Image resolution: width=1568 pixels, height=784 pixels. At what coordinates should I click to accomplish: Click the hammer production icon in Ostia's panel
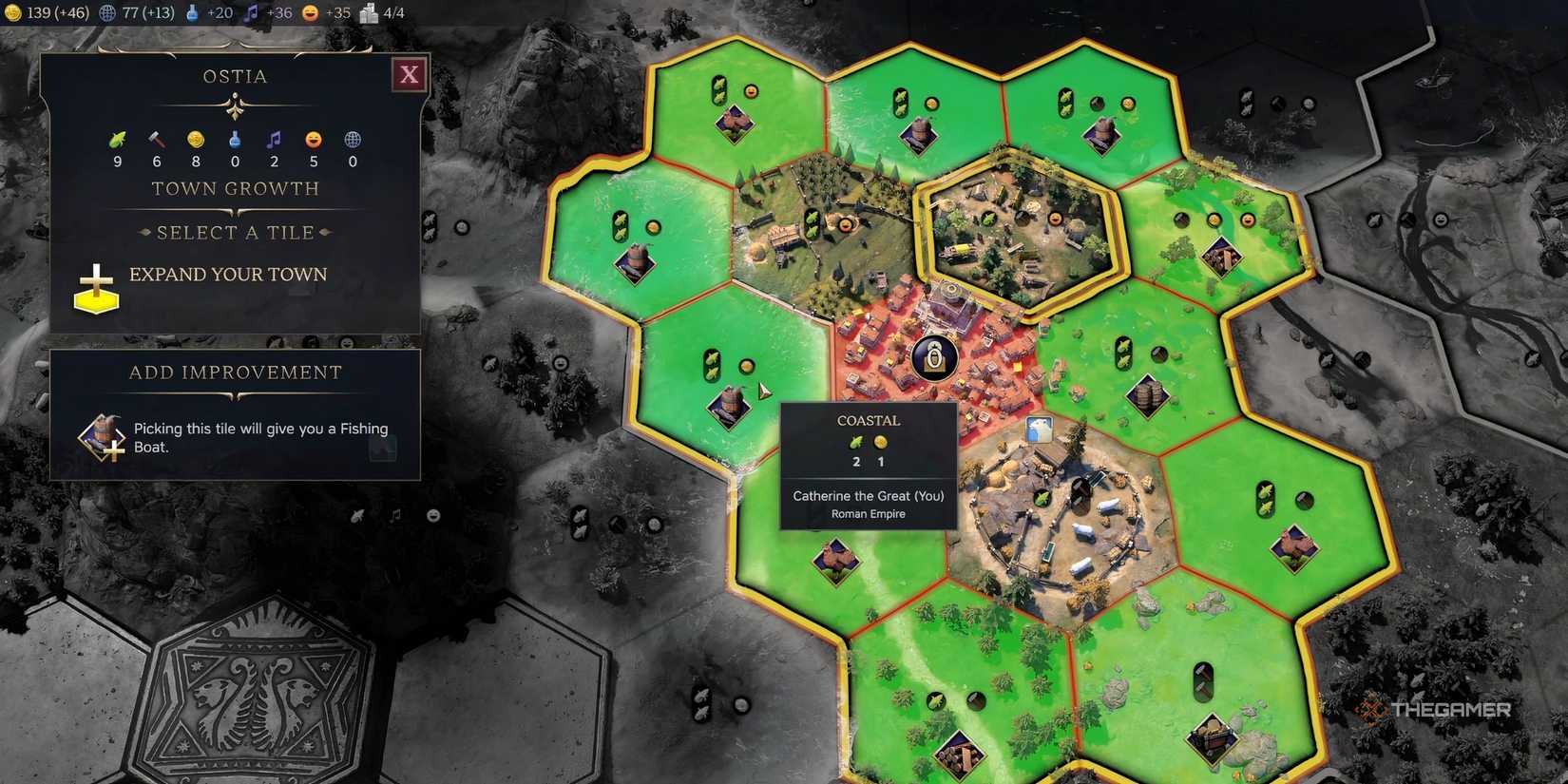point(156,140)
